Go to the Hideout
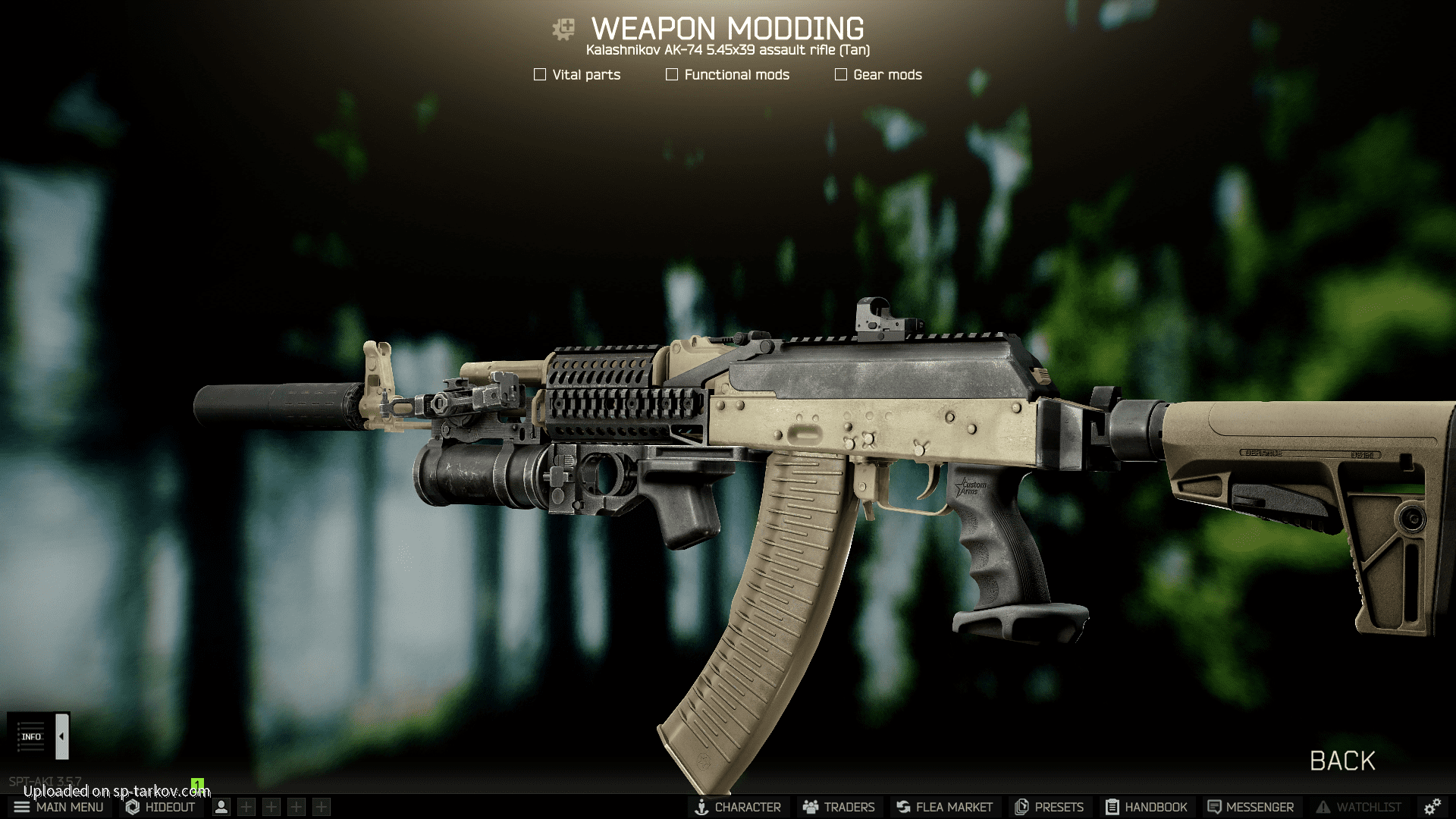The width and height of the screenshot is (1456, 819). (161, 807)
